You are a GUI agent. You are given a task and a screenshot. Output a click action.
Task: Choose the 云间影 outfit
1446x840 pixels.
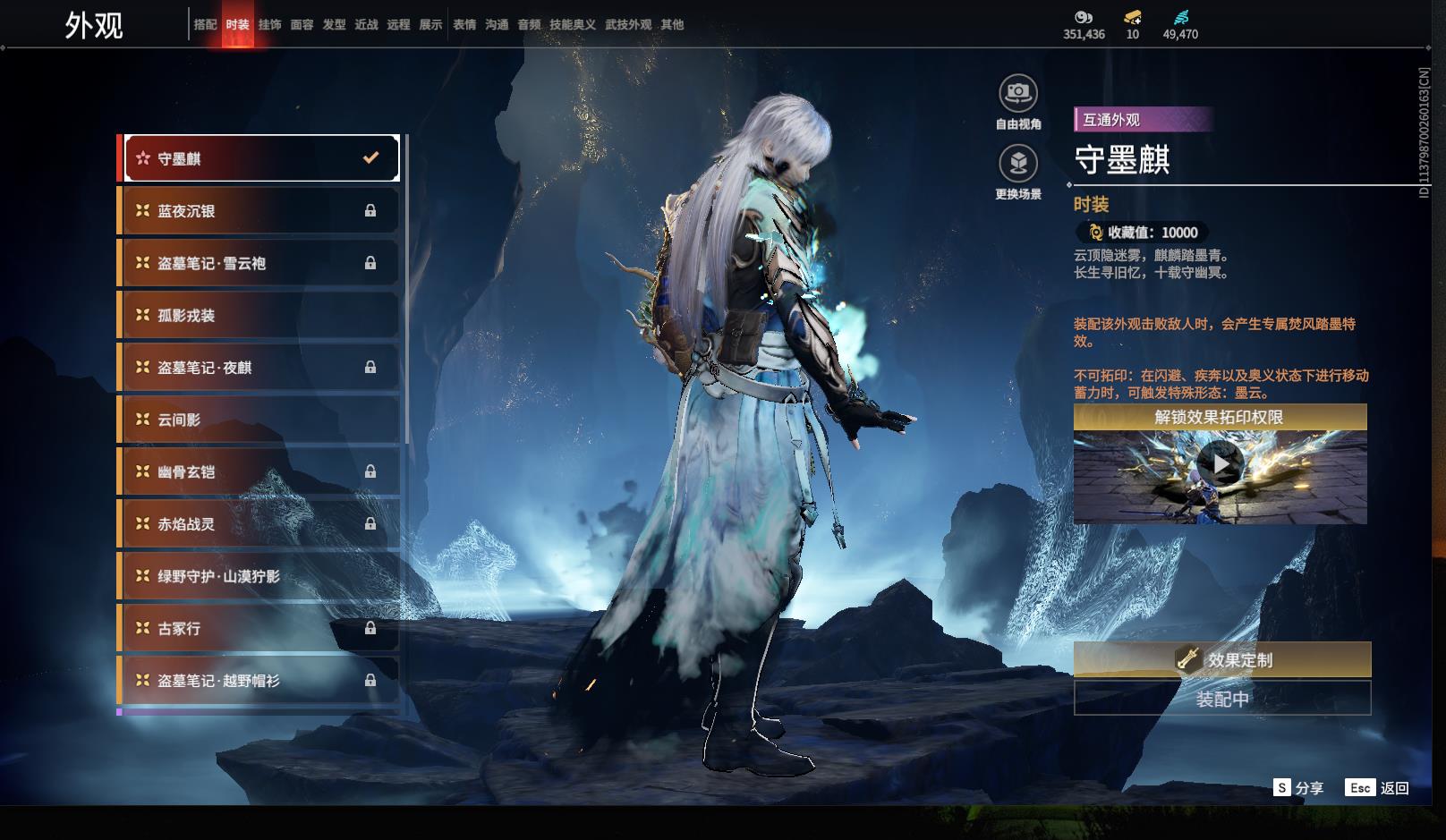(x=260, y=420)
